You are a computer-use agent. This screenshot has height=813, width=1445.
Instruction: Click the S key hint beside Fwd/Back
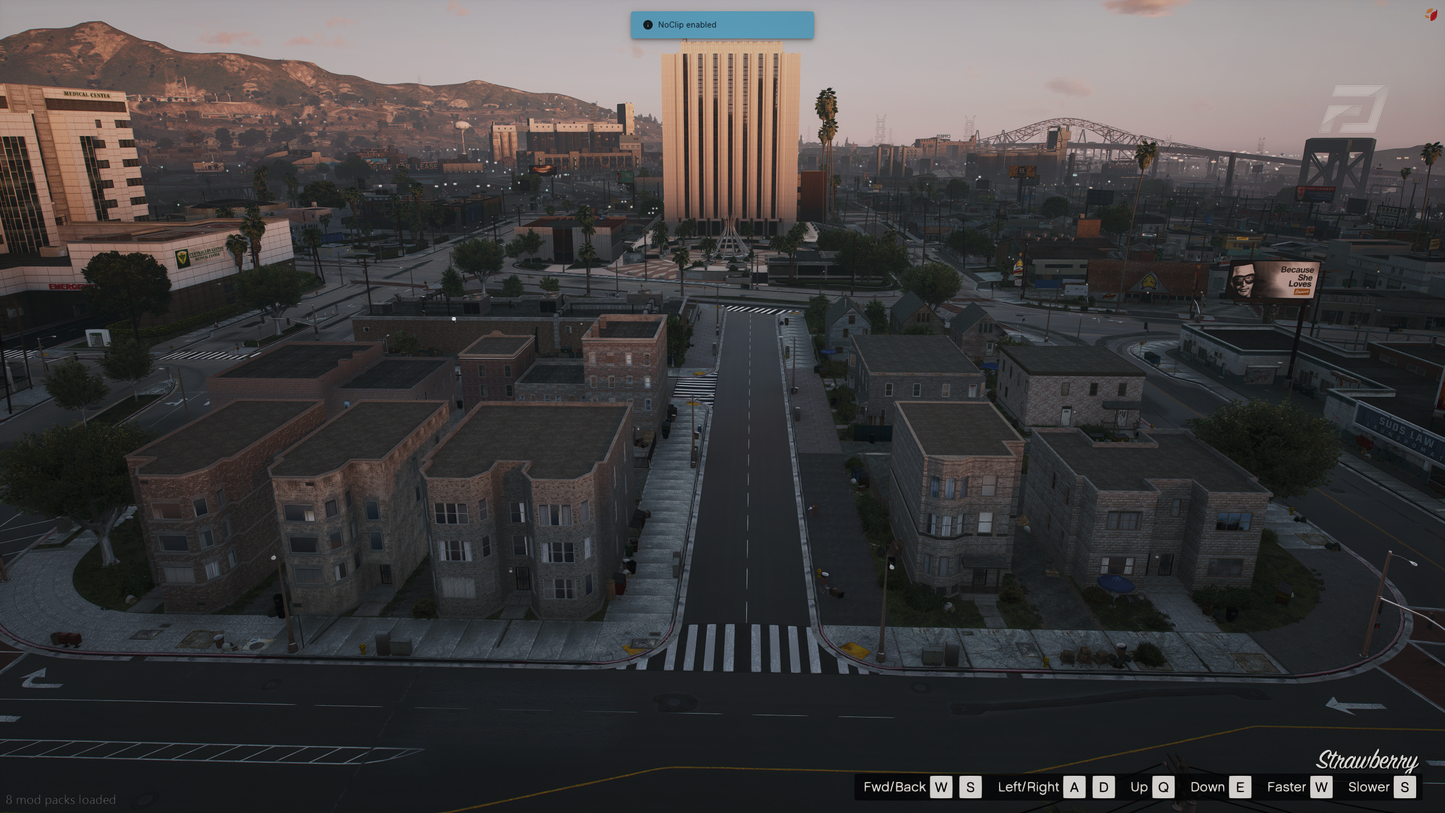970,787
